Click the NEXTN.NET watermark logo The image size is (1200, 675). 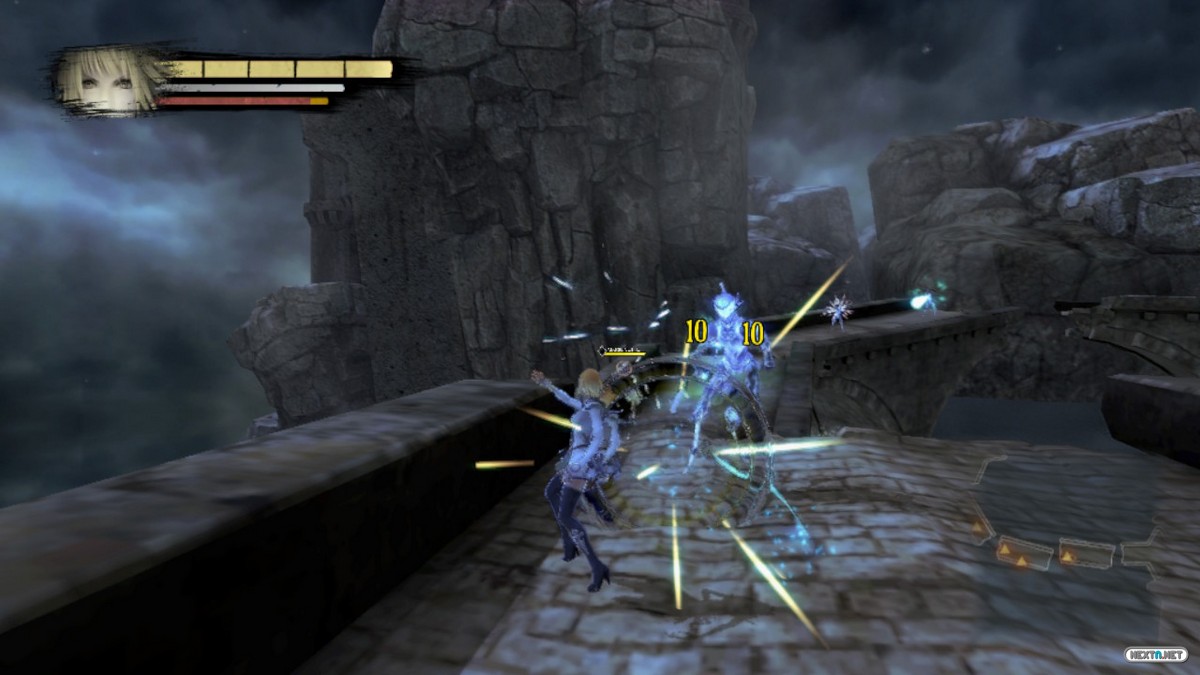[1155, 652]
